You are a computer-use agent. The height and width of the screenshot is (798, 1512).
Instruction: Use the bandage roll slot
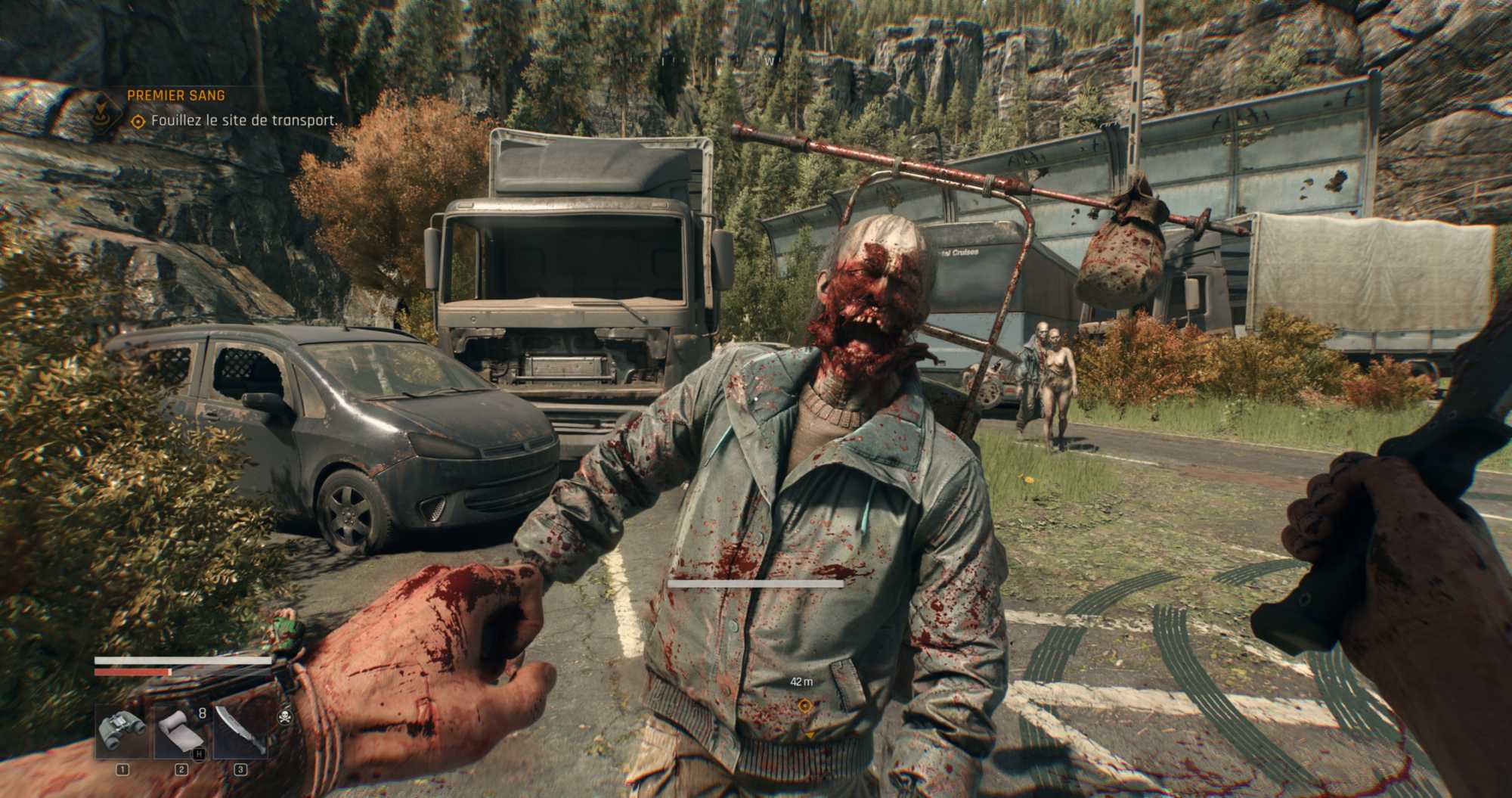(181, 731)
